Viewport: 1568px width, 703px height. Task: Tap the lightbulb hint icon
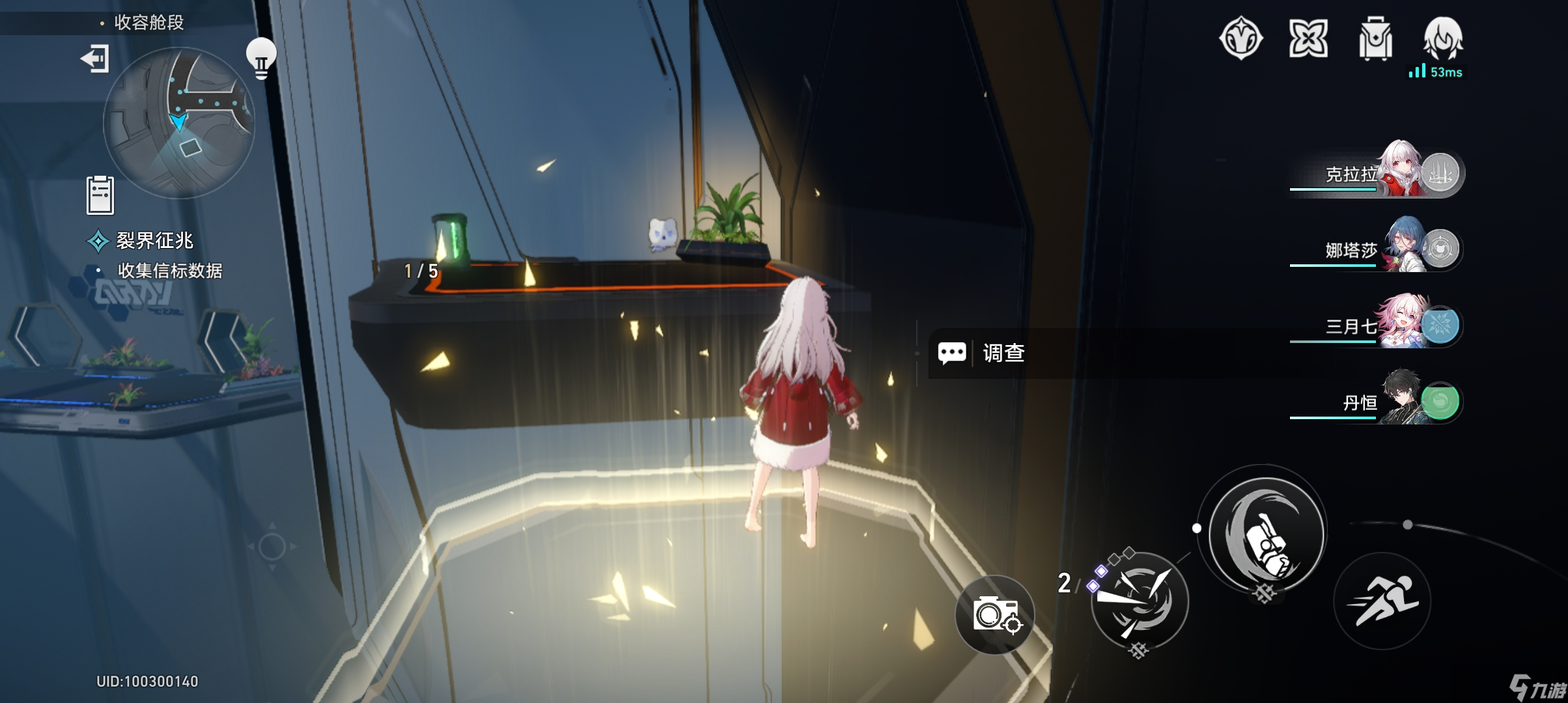coord(261,58)
